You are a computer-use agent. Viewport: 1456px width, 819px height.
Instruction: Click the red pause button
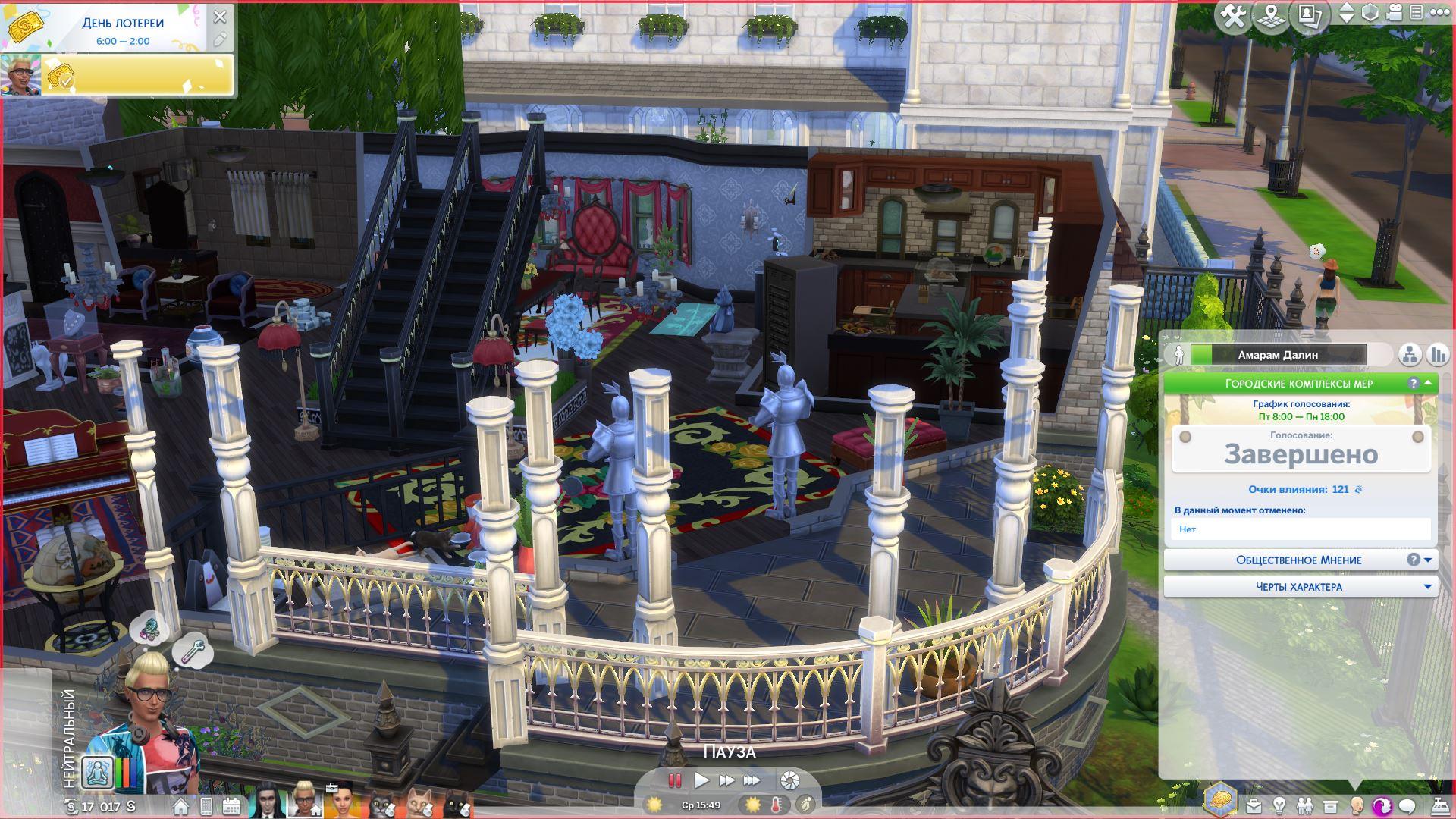coord(674,780)
